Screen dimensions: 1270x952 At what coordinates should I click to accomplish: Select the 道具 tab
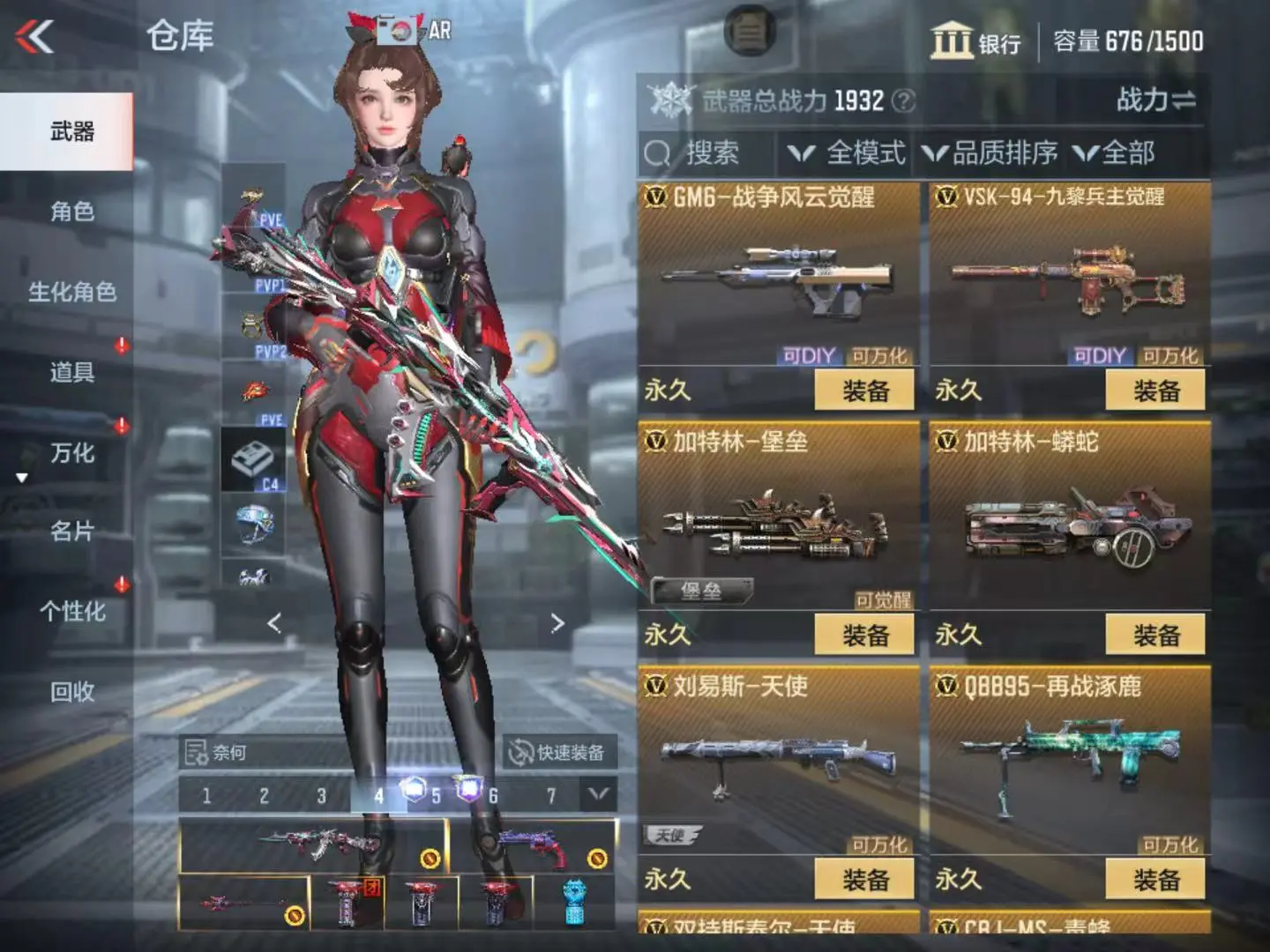coord(72,372)
